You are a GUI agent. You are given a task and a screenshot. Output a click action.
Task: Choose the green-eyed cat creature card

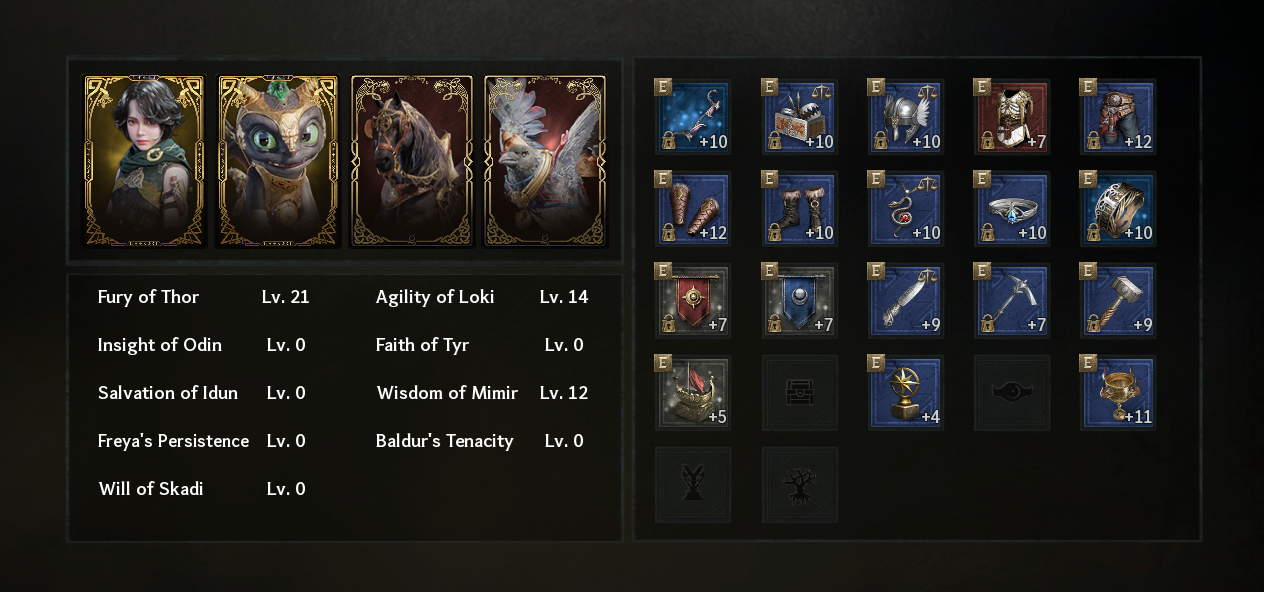[278, 160]
